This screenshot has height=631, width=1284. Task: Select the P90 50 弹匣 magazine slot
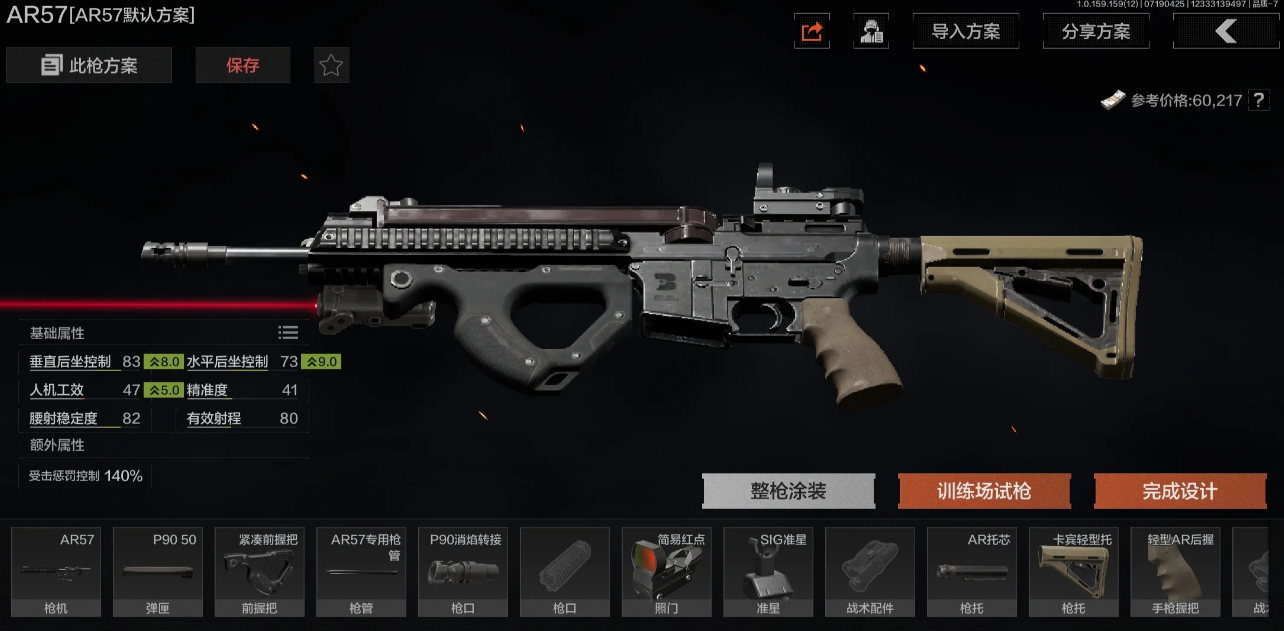[158, 572]
